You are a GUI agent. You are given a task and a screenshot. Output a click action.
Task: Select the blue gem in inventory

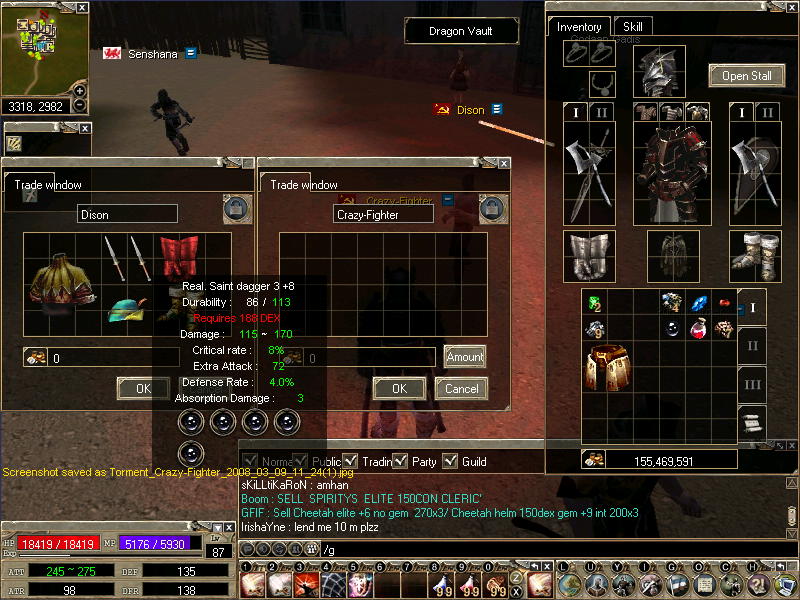tap(698, 302)
